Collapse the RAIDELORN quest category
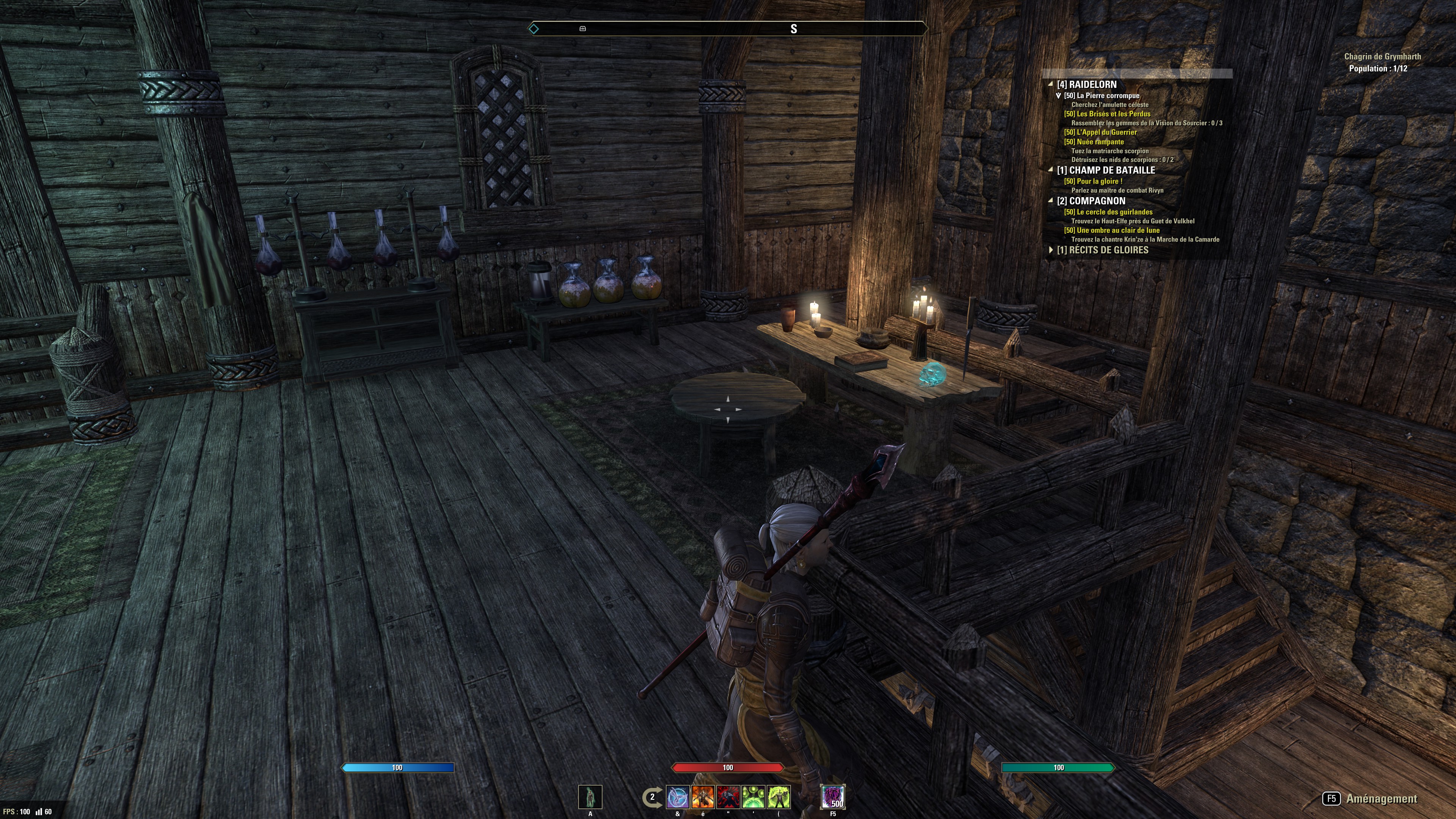Image resolution: width=1456 pixels, height=819 pixels. [x=1050, y=84]
